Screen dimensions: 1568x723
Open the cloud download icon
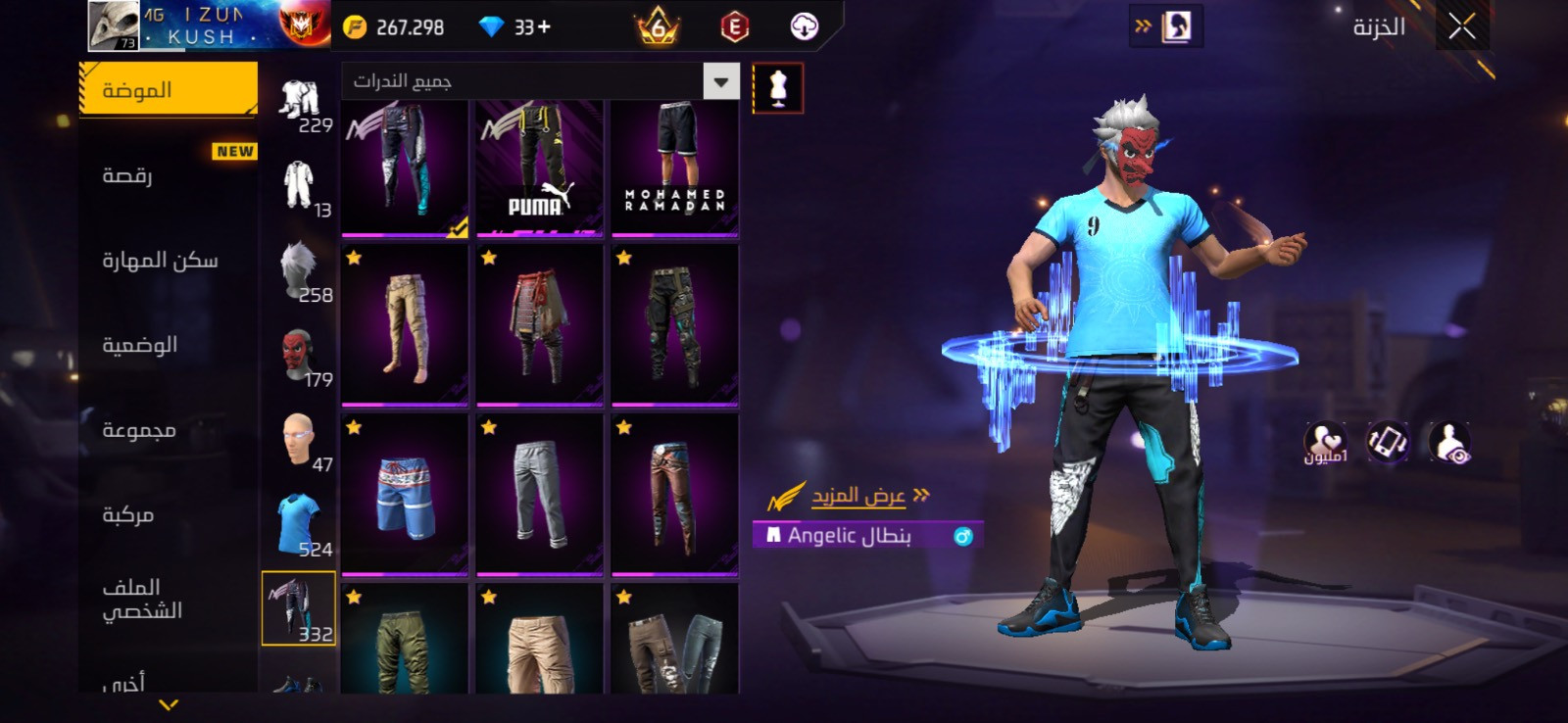click(805, 27)
